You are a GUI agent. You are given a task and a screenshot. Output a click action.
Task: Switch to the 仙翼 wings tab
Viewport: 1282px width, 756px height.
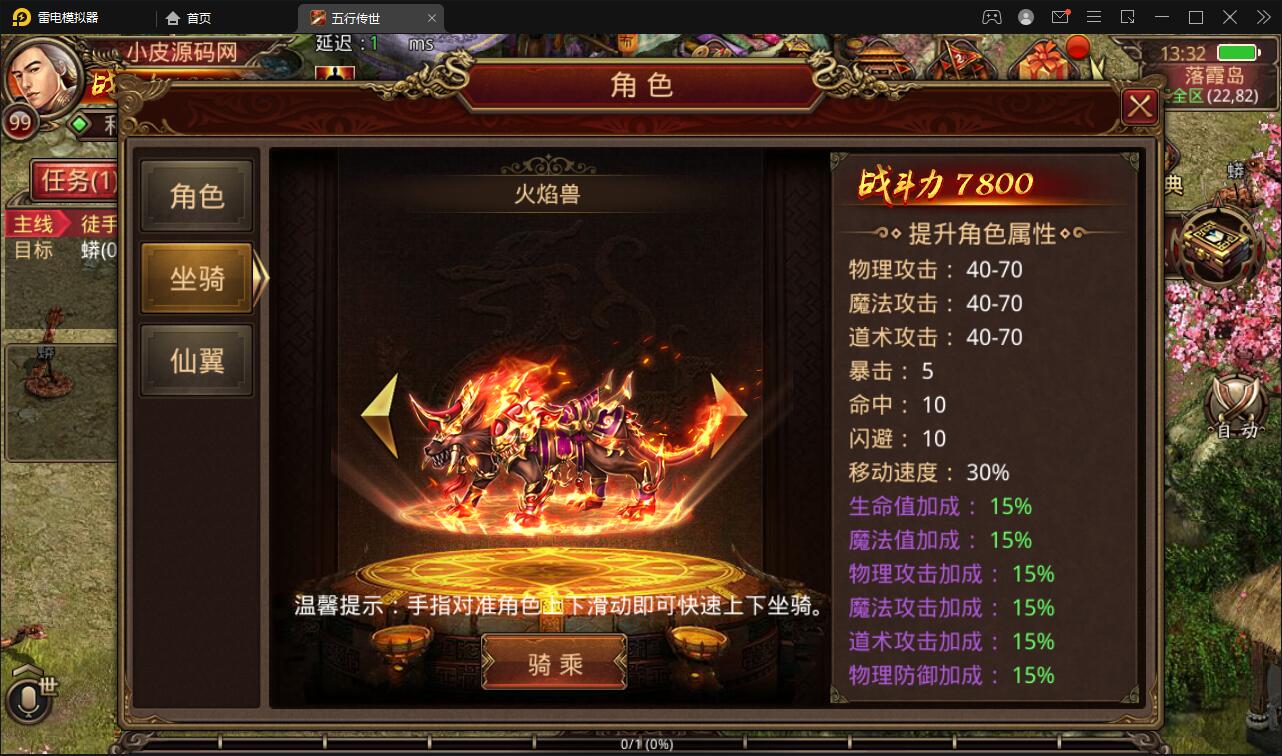196,358
